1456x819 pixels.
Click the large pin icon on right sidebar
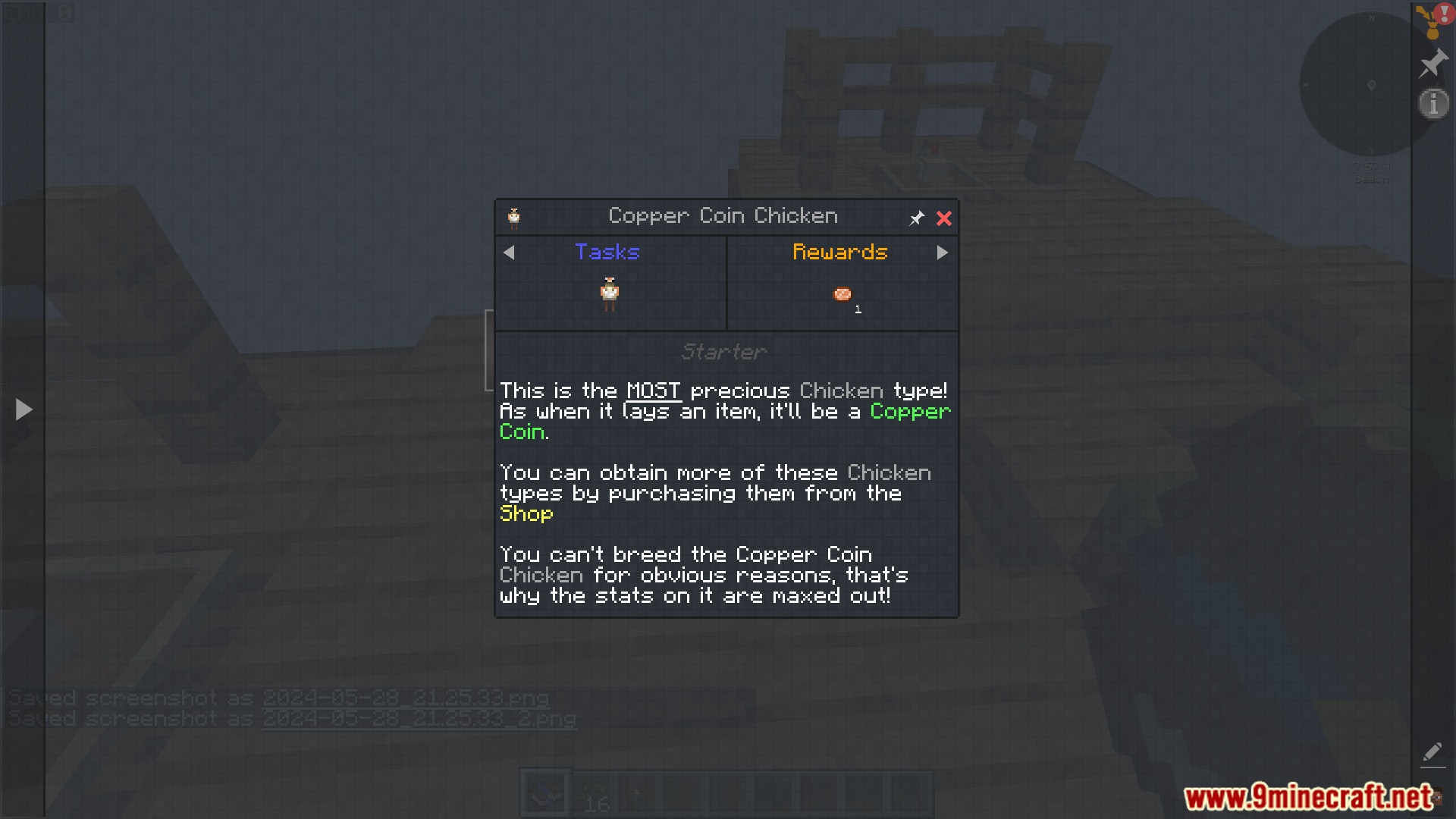[1433, 63]
